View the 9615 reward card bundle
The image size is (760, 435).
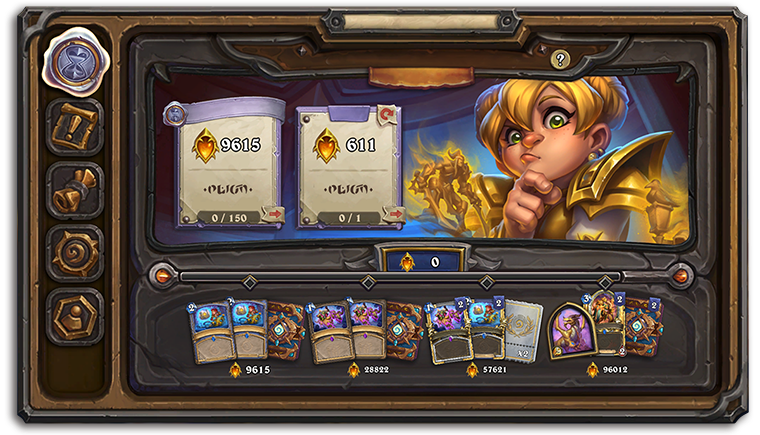250,330
